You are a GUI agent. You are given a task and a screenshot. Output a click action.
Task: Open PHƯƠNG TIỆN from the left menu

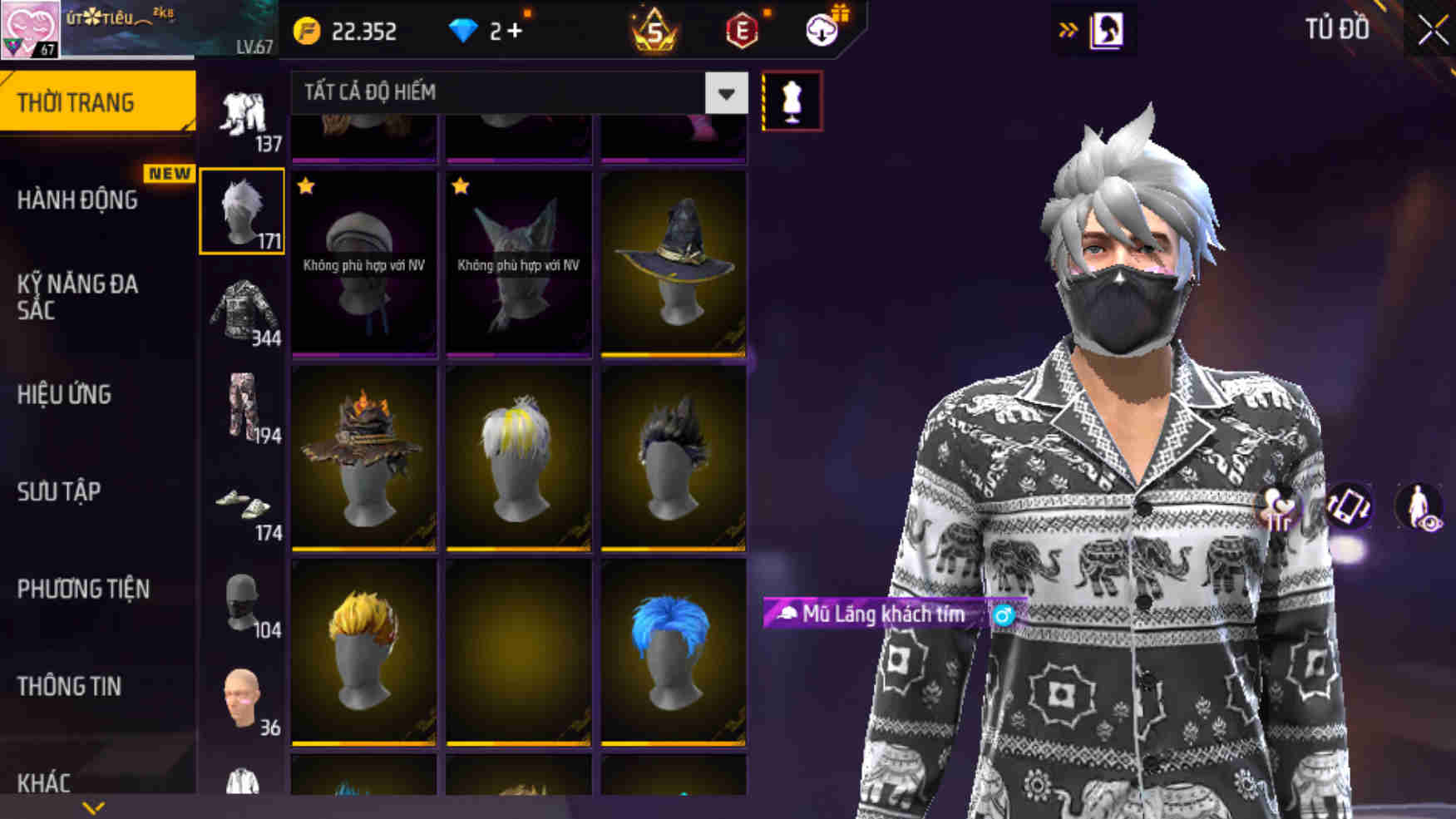82,590
